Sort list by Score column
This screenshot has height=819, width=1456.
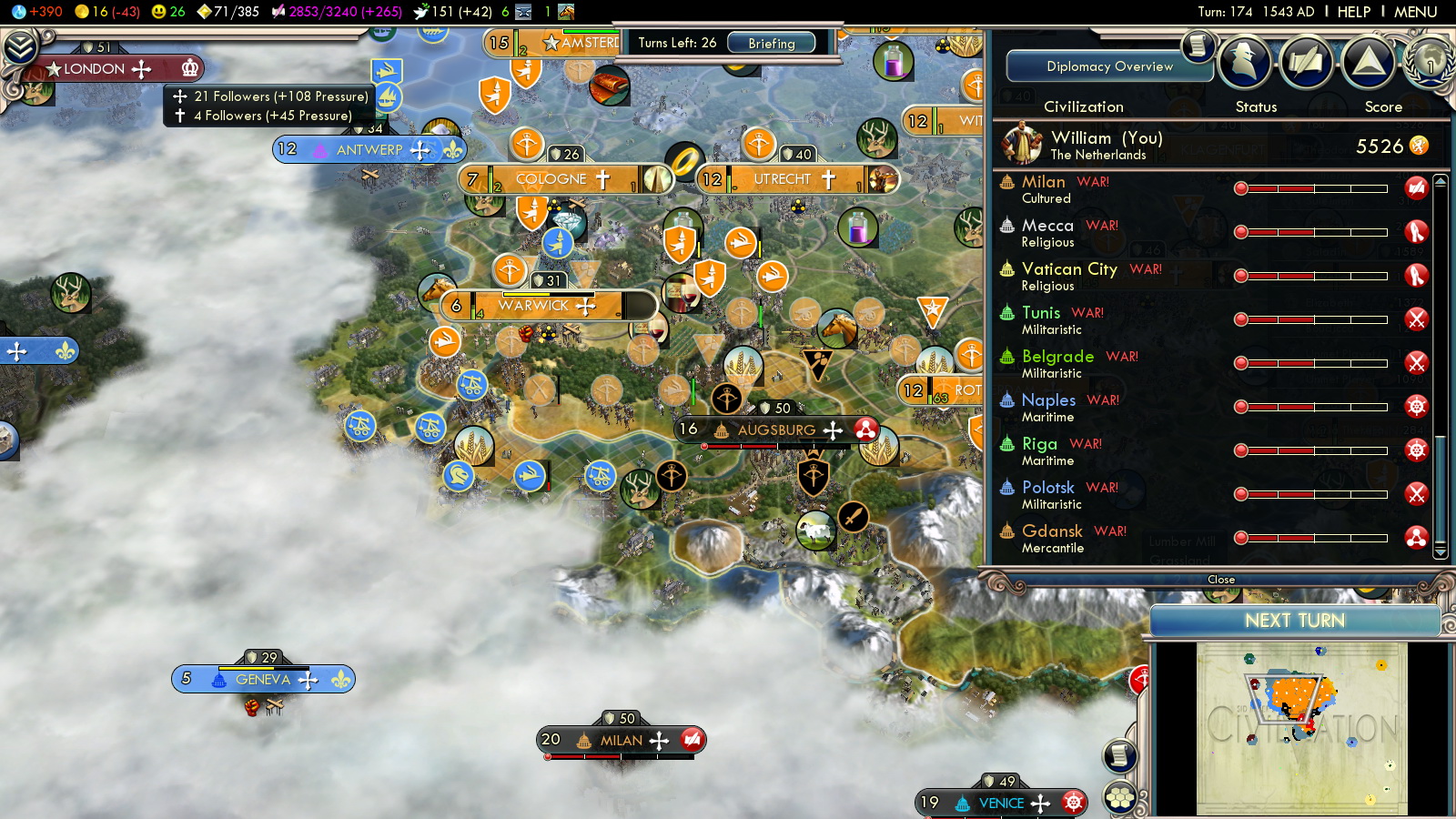[1382, 106]
